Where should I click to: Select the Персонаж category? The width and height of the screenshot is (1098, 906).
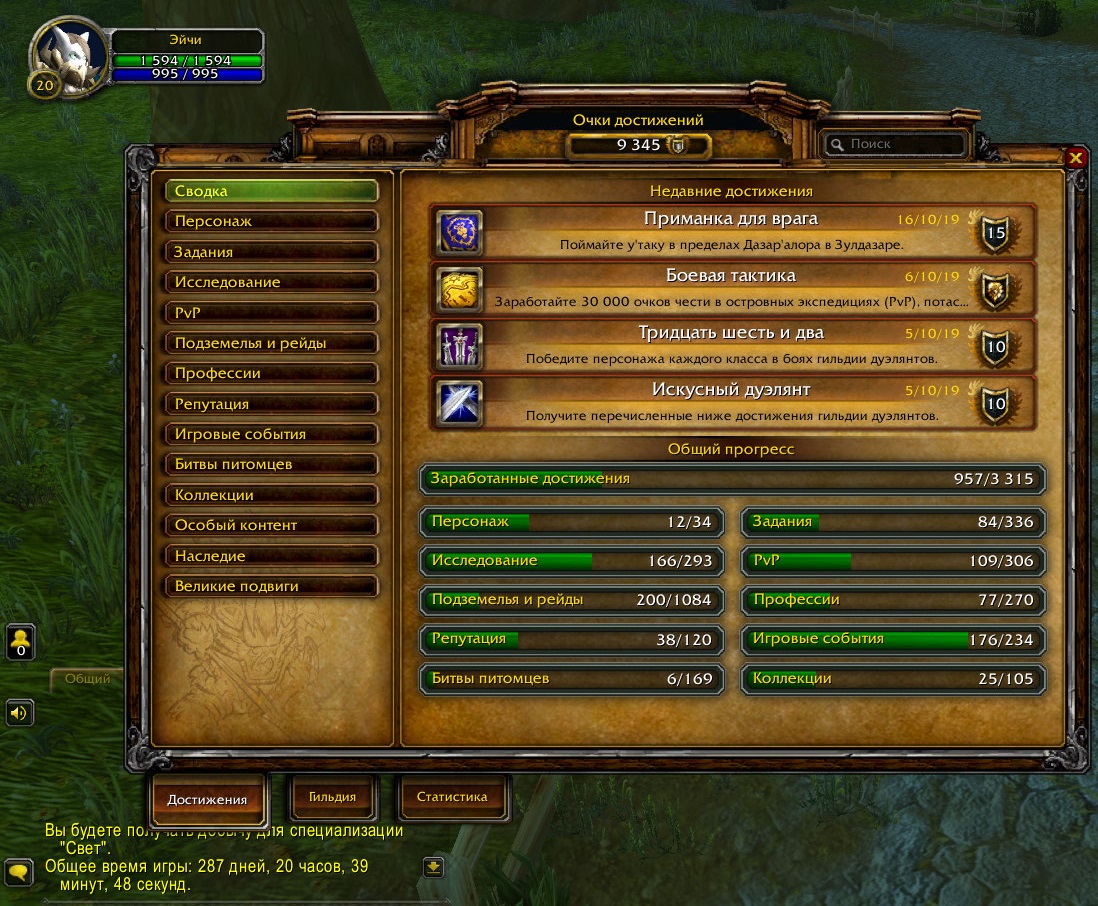[x=271, y=221]
